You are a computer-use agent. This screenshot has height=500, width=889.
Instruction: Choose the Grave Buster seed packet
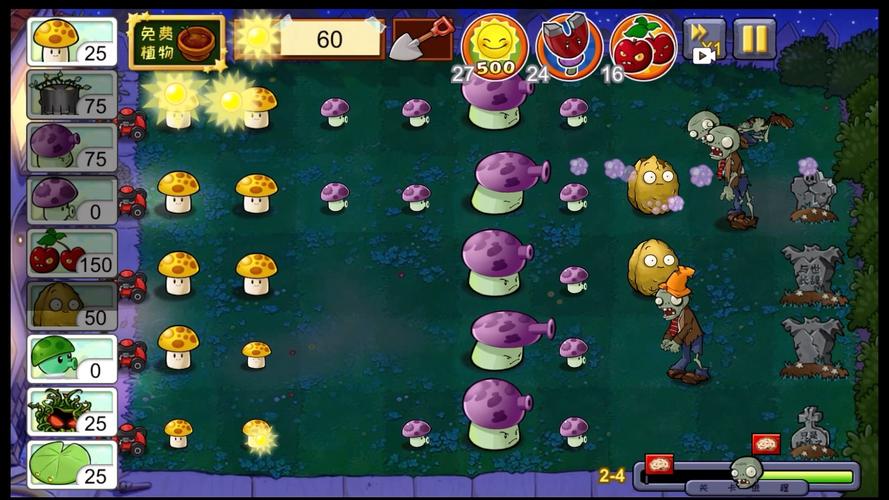72,95
